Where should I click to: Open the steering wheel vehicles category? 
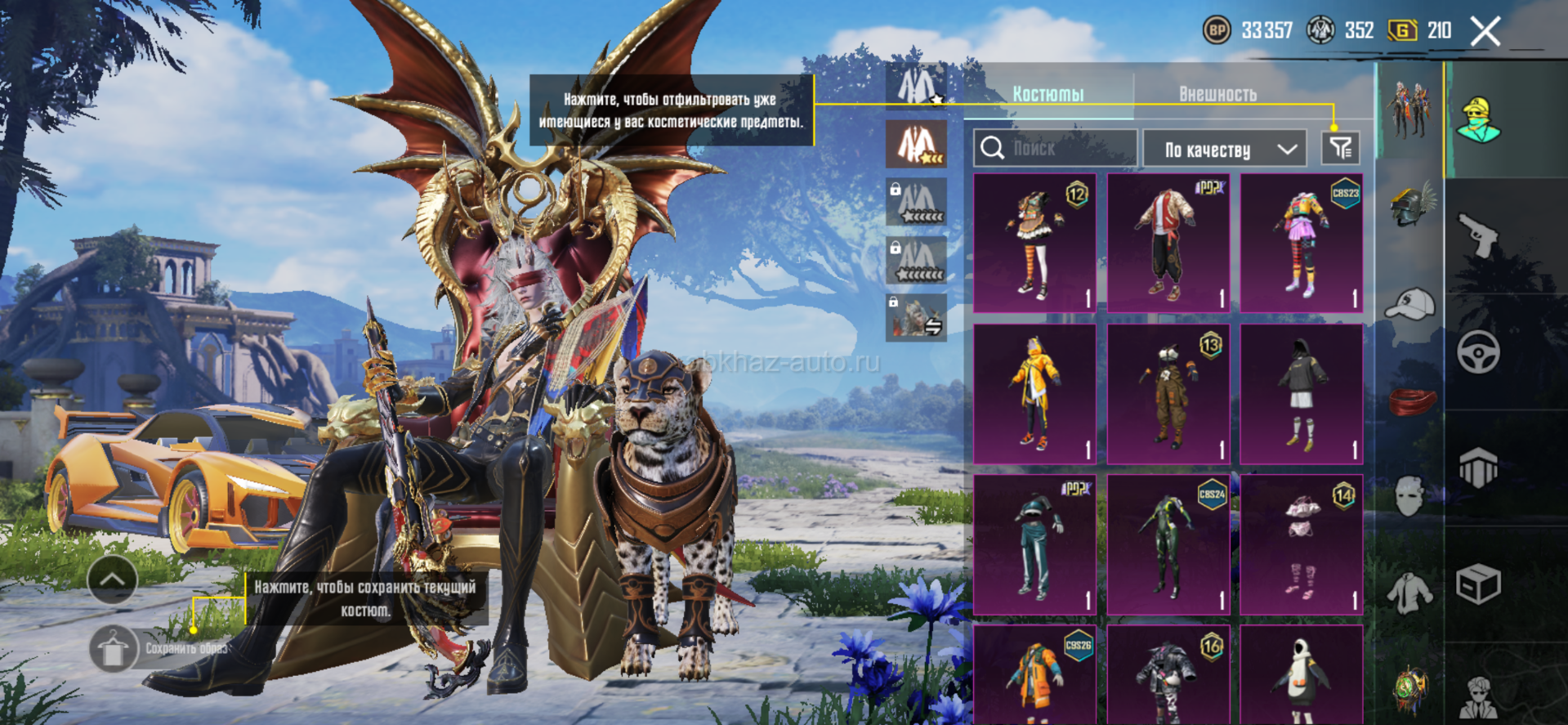pos(1478,352)
